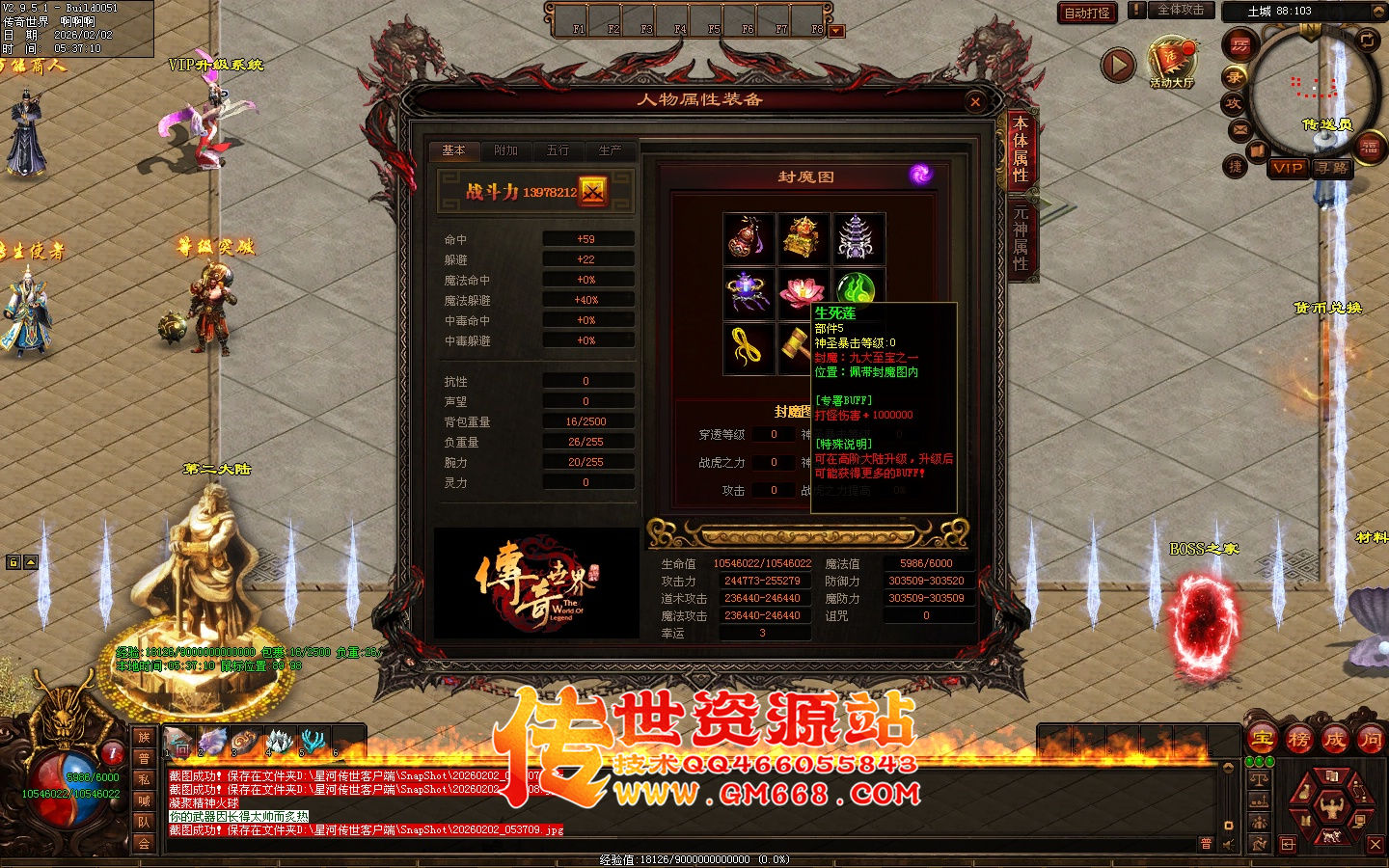Cast the dragon skill in hotbar slot 2
The height and width of the screenshot is (868, 1389).
coord(211,739)
